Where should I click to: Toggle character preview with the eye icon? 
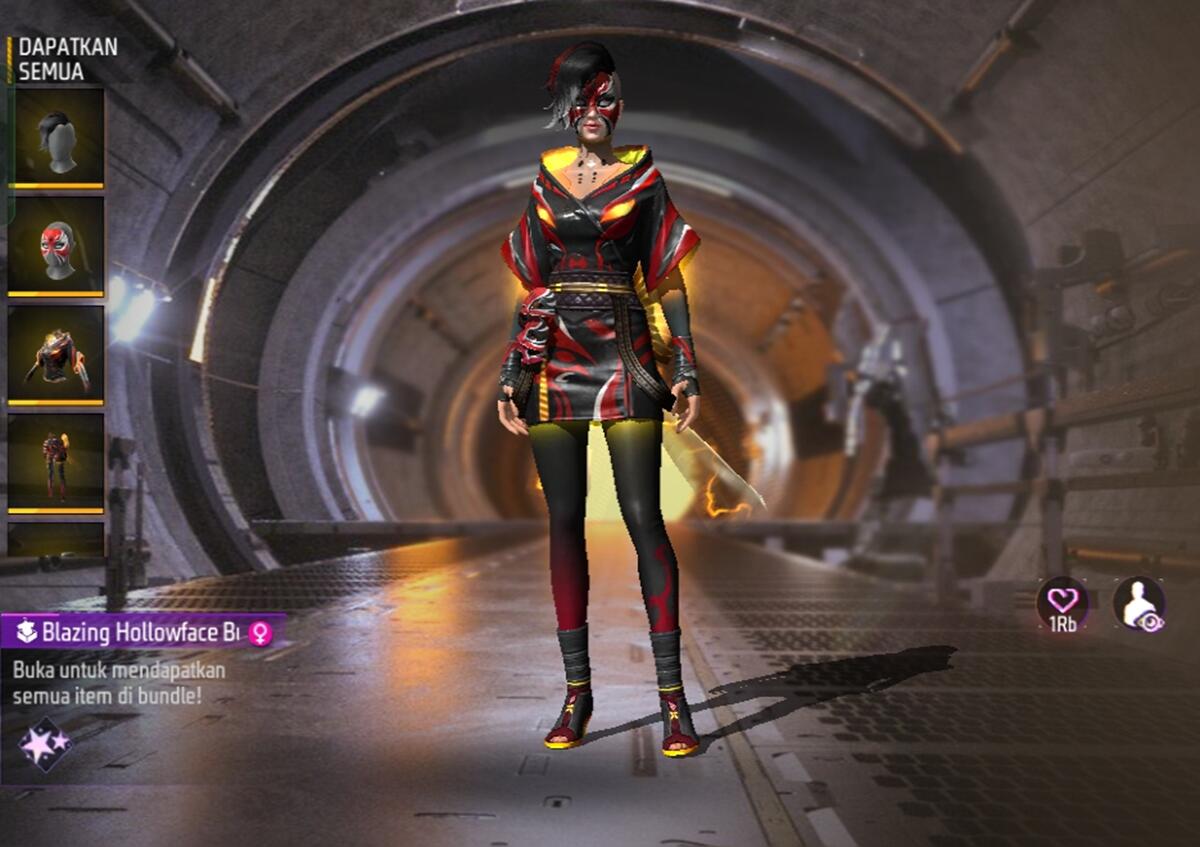point(1139,603)
